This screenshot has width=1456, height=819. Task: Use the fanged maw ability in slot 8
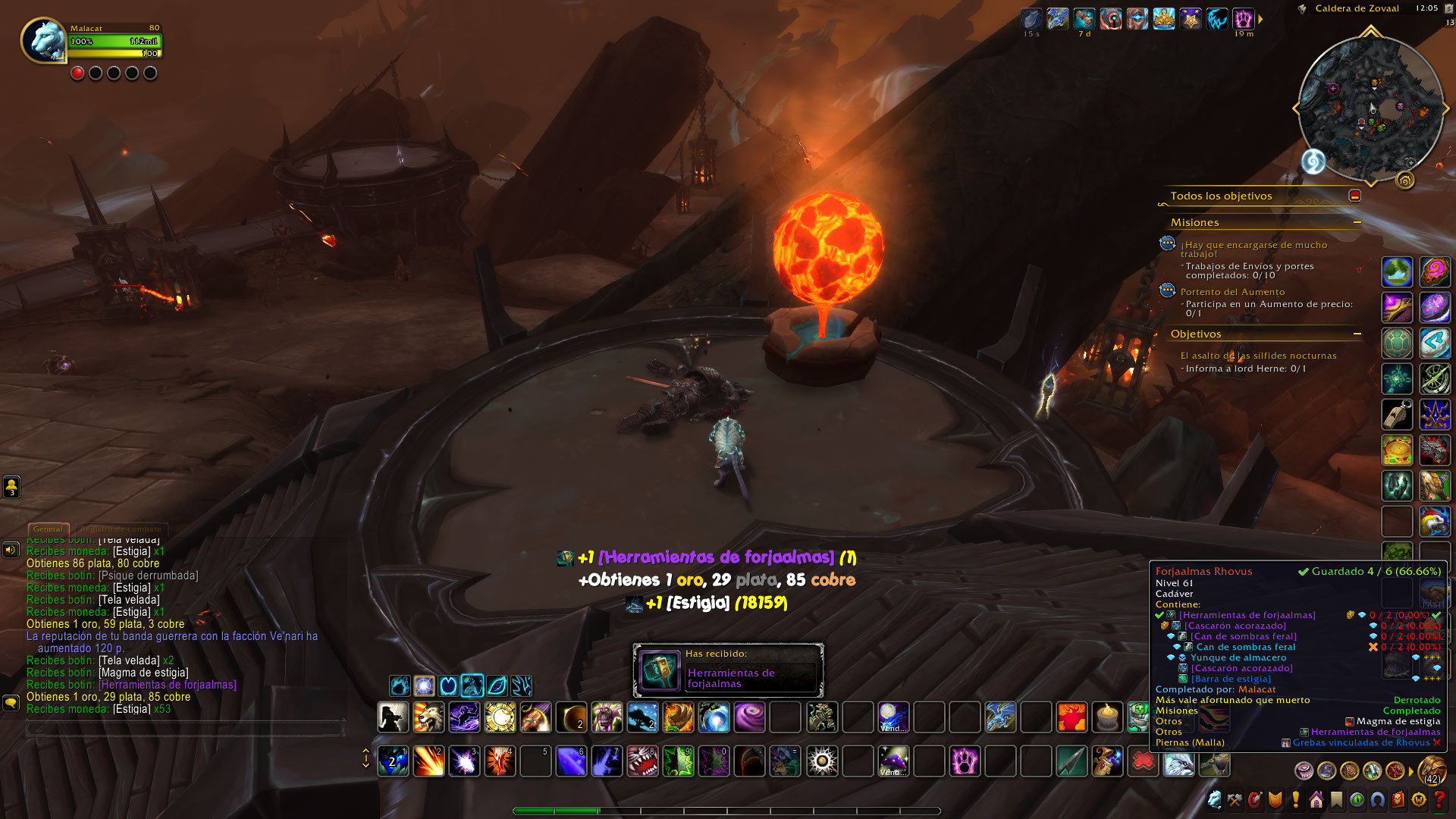click(642, 761)
